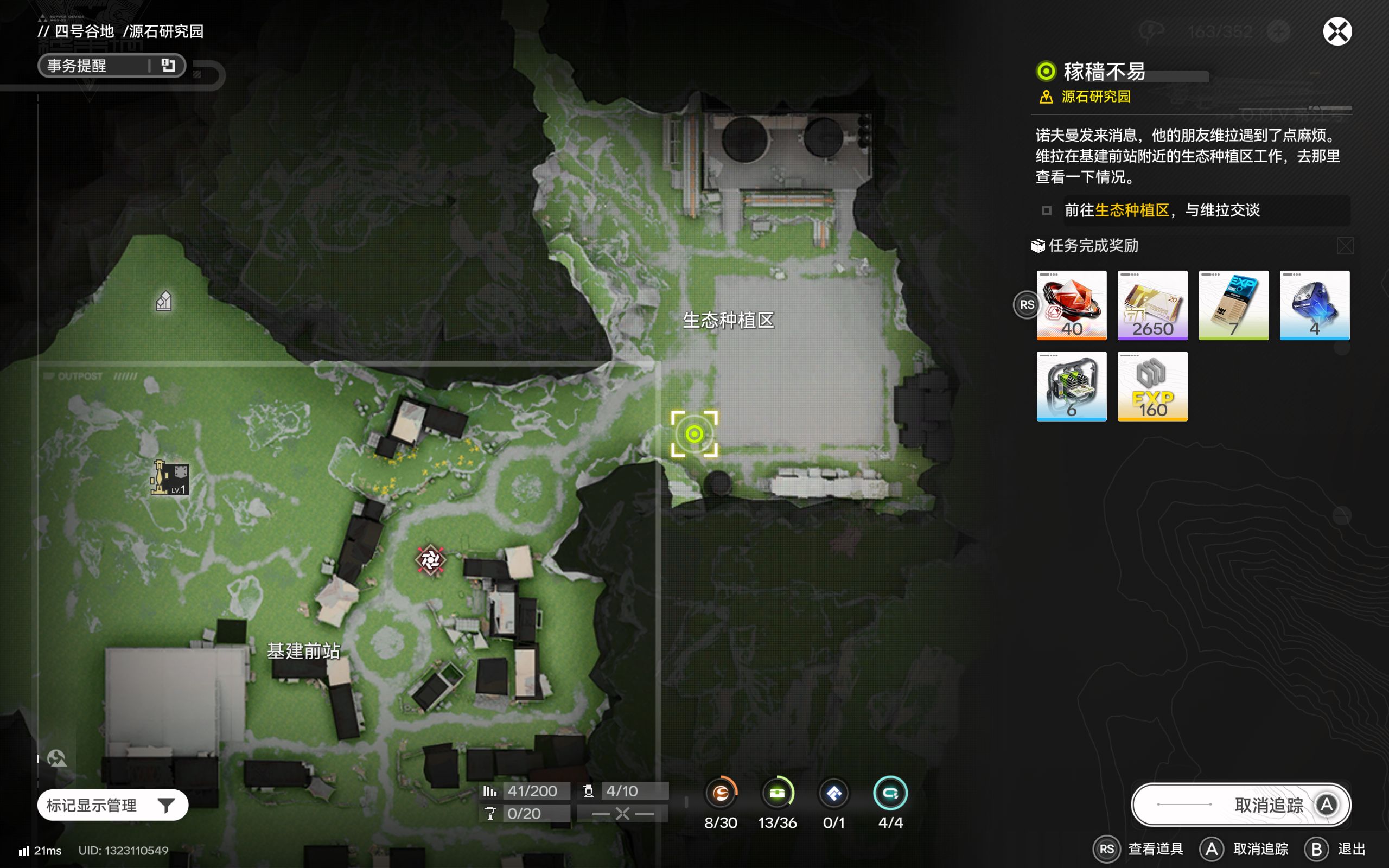Collapse the 任务完成奖励 rewards section
Screen dimensions: 1389x868
coord(1345,246)
